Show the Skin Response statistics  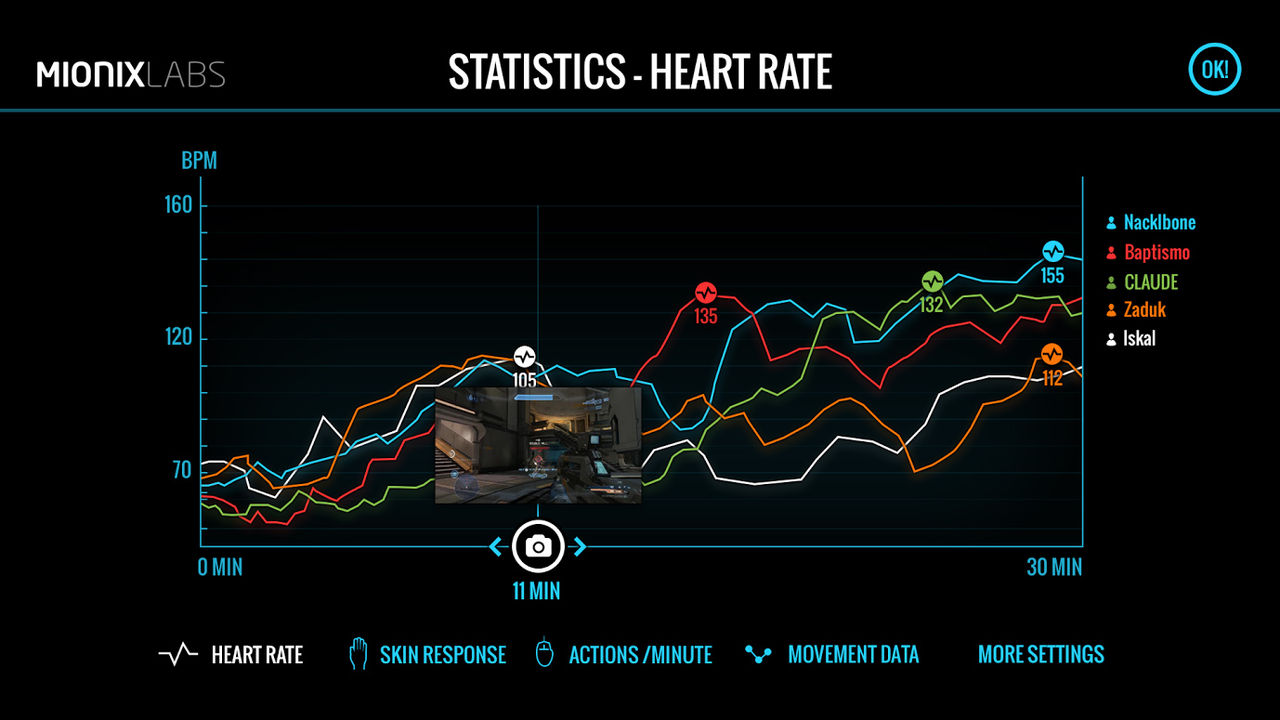click(427, 655)
